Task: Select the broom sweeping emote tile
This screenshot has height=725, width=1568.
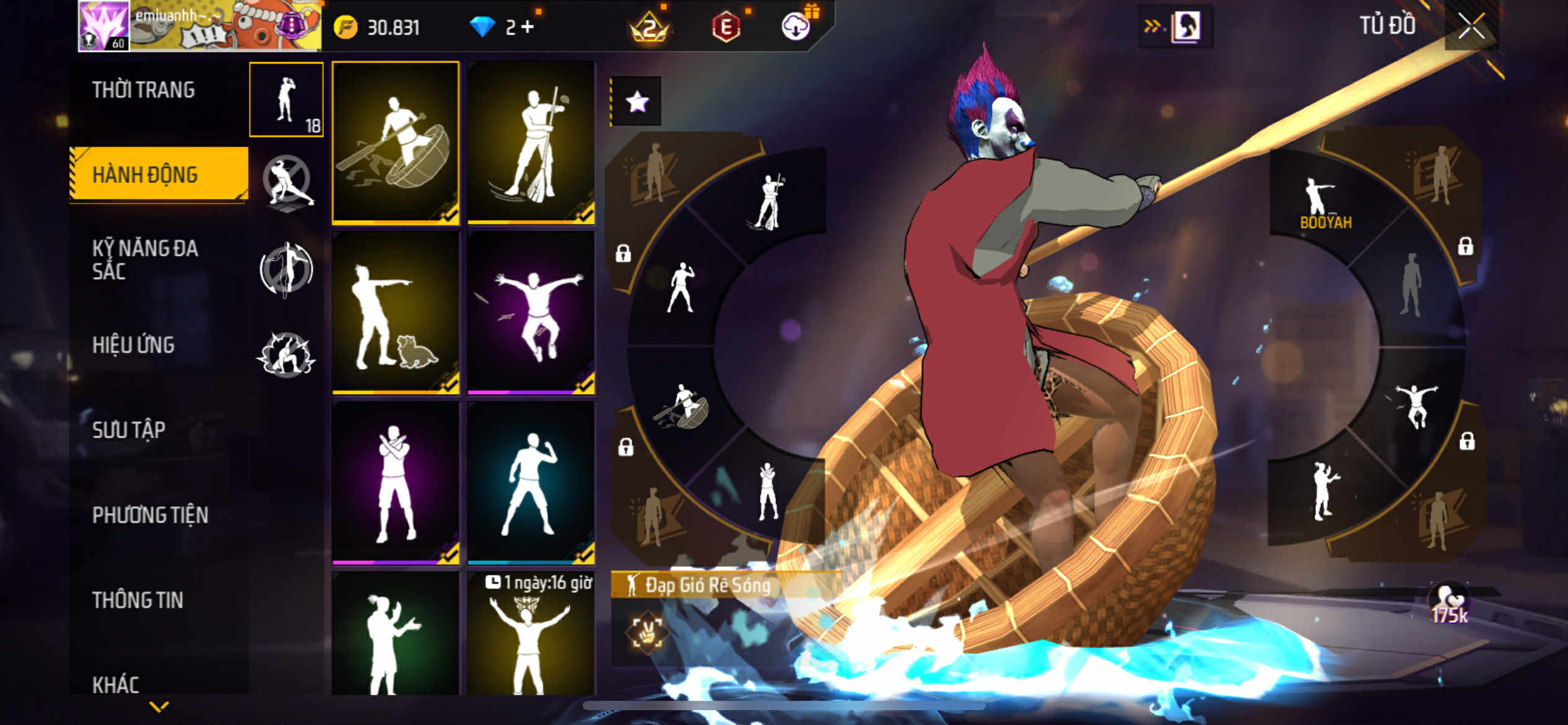Action: [531, 143]
